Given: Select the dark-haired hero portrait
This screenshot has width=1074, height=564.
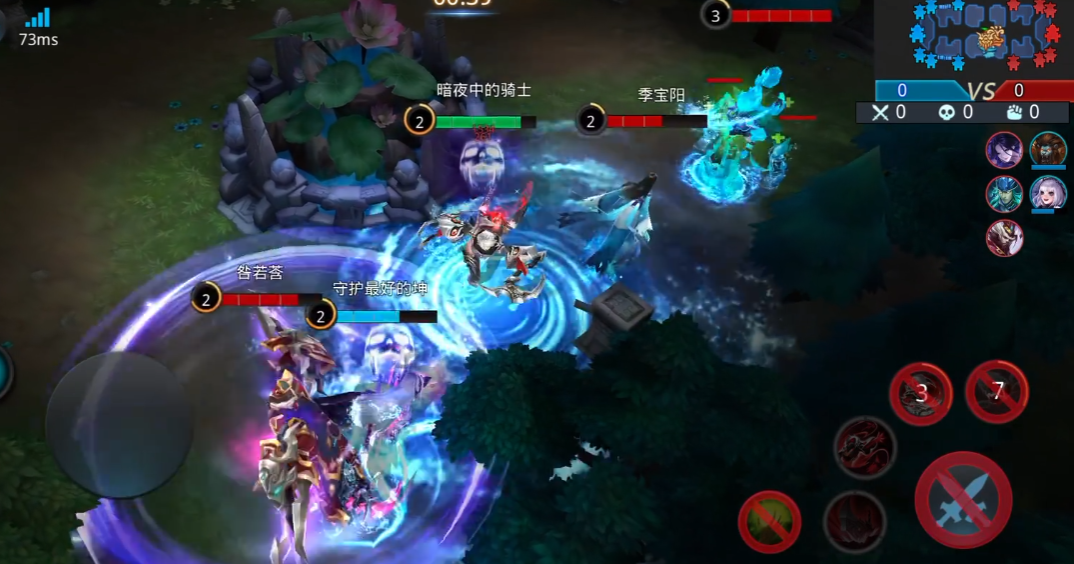Looking at the screenshot, I should coord(1004,150).
